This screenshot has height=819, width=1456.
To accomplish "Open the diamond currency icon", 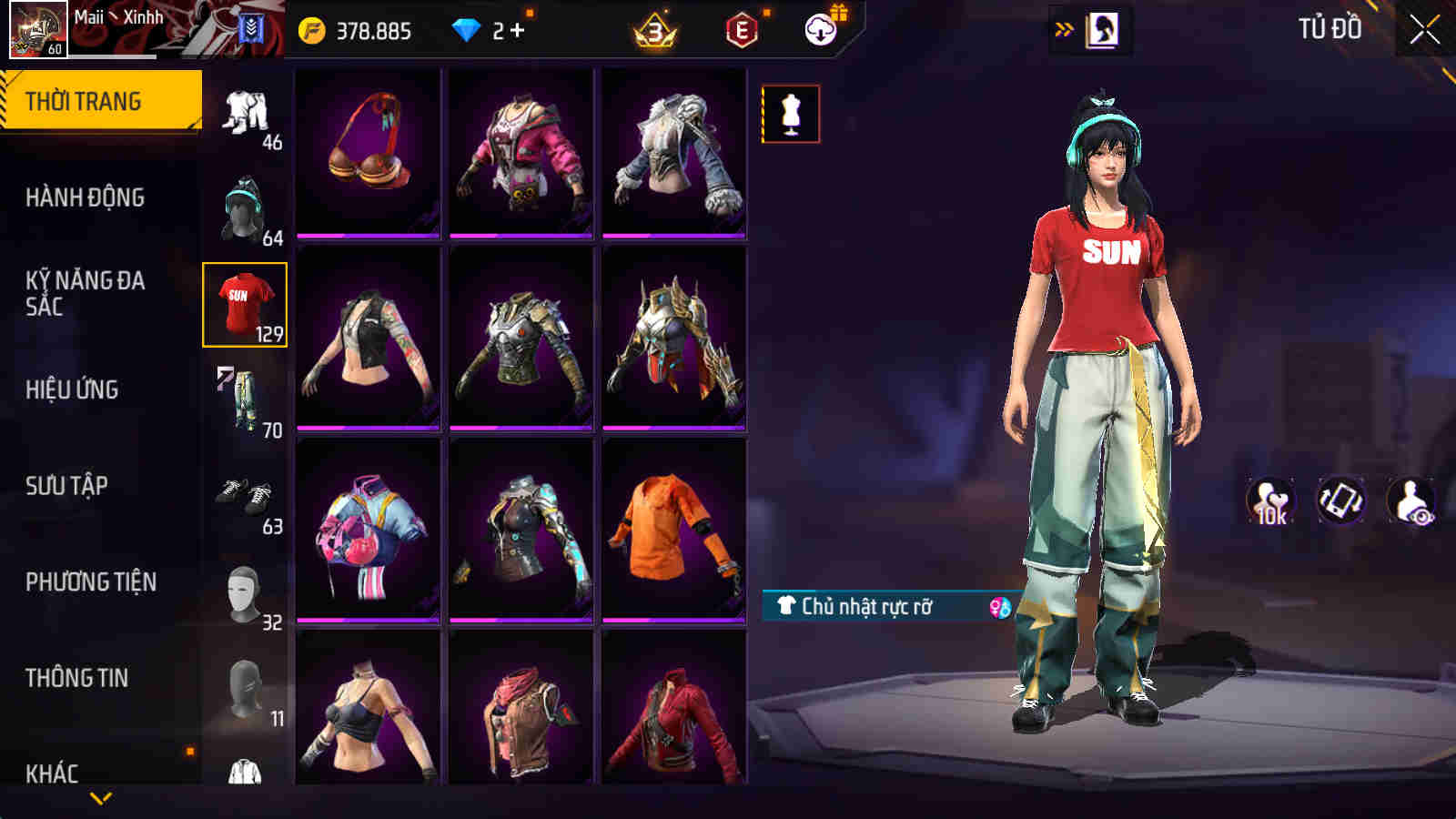I will (468, 27).
